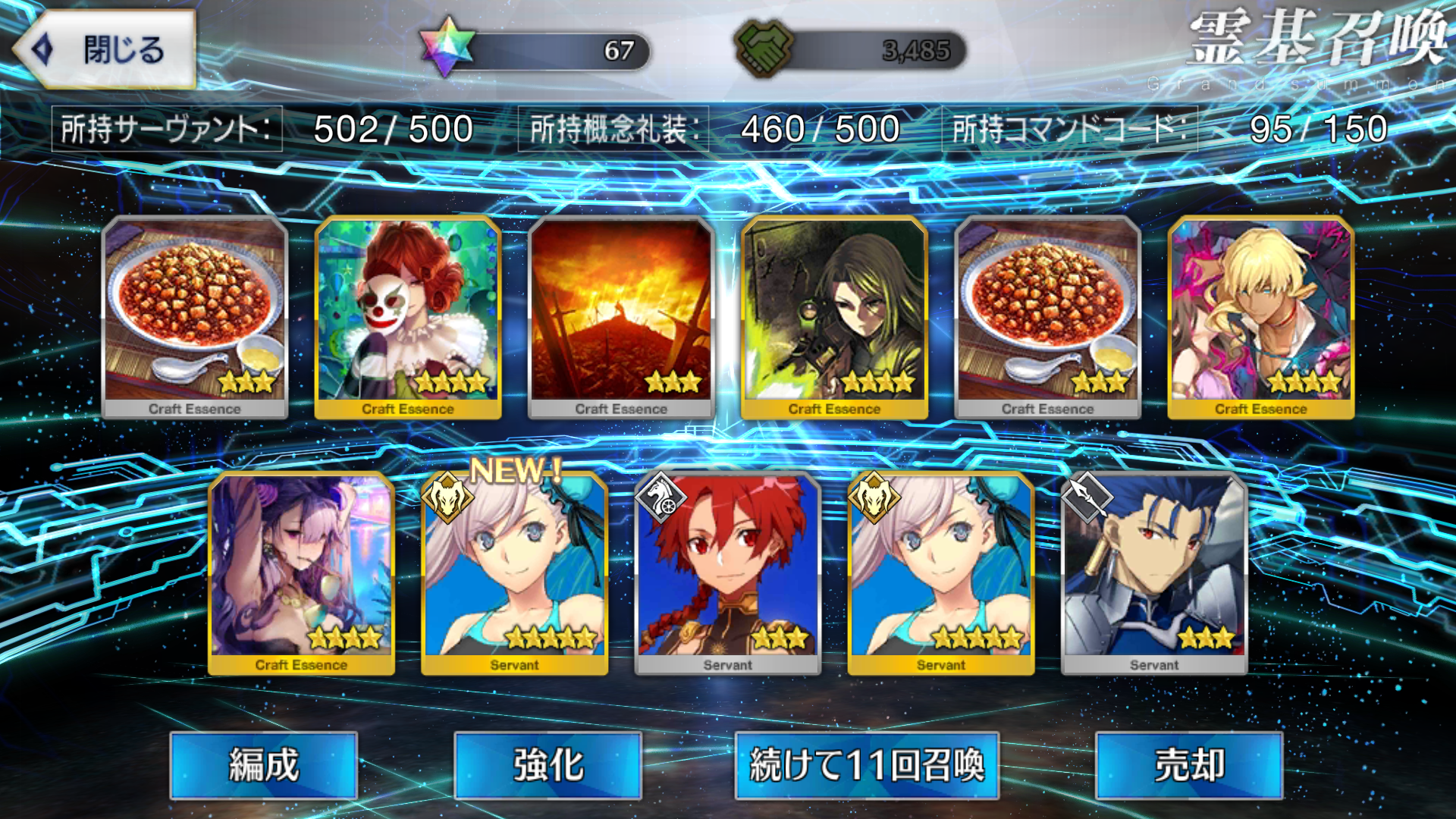View the burning sword hill Craft Essence
1456x819 pixels.
tap(621, 316)
